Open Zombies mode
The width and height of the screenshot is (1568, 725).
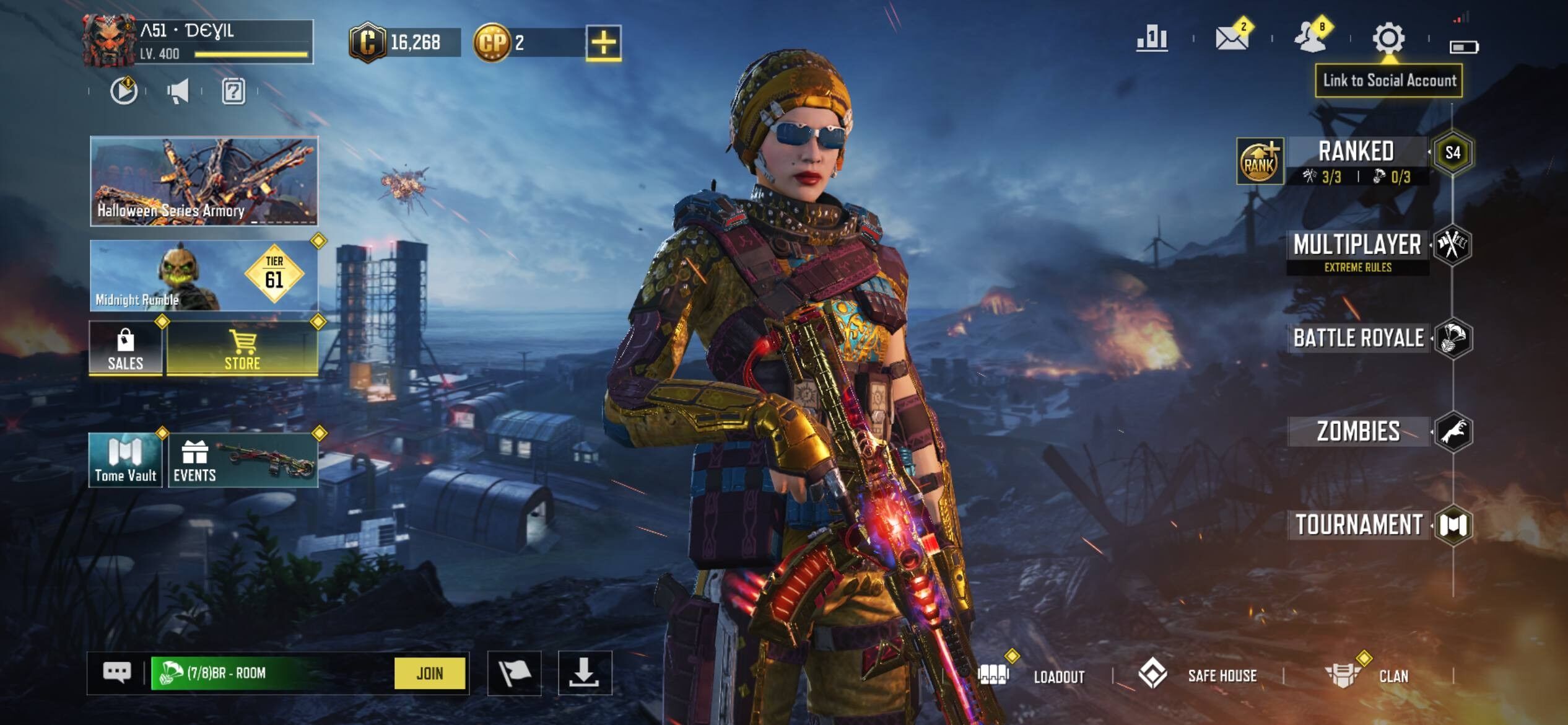(x=1358, y=431)
